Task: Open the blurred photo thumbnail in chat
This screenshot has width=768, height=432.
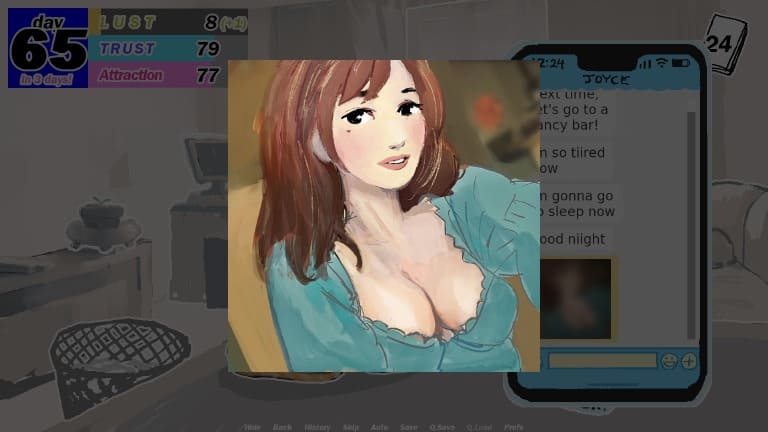Action: [x=576, y=298]
